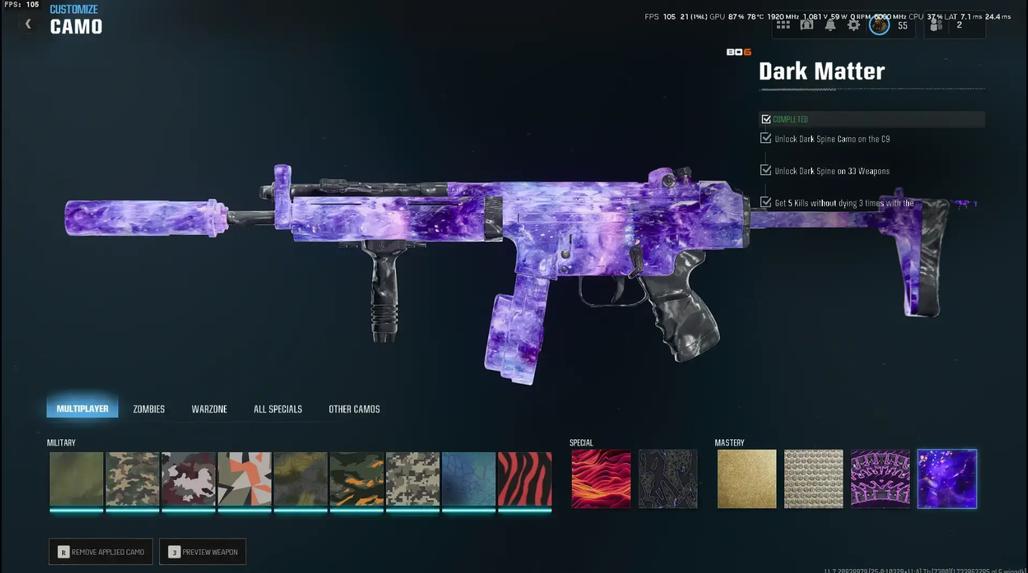Choose the Diamond mastery camo

[814, 479]
